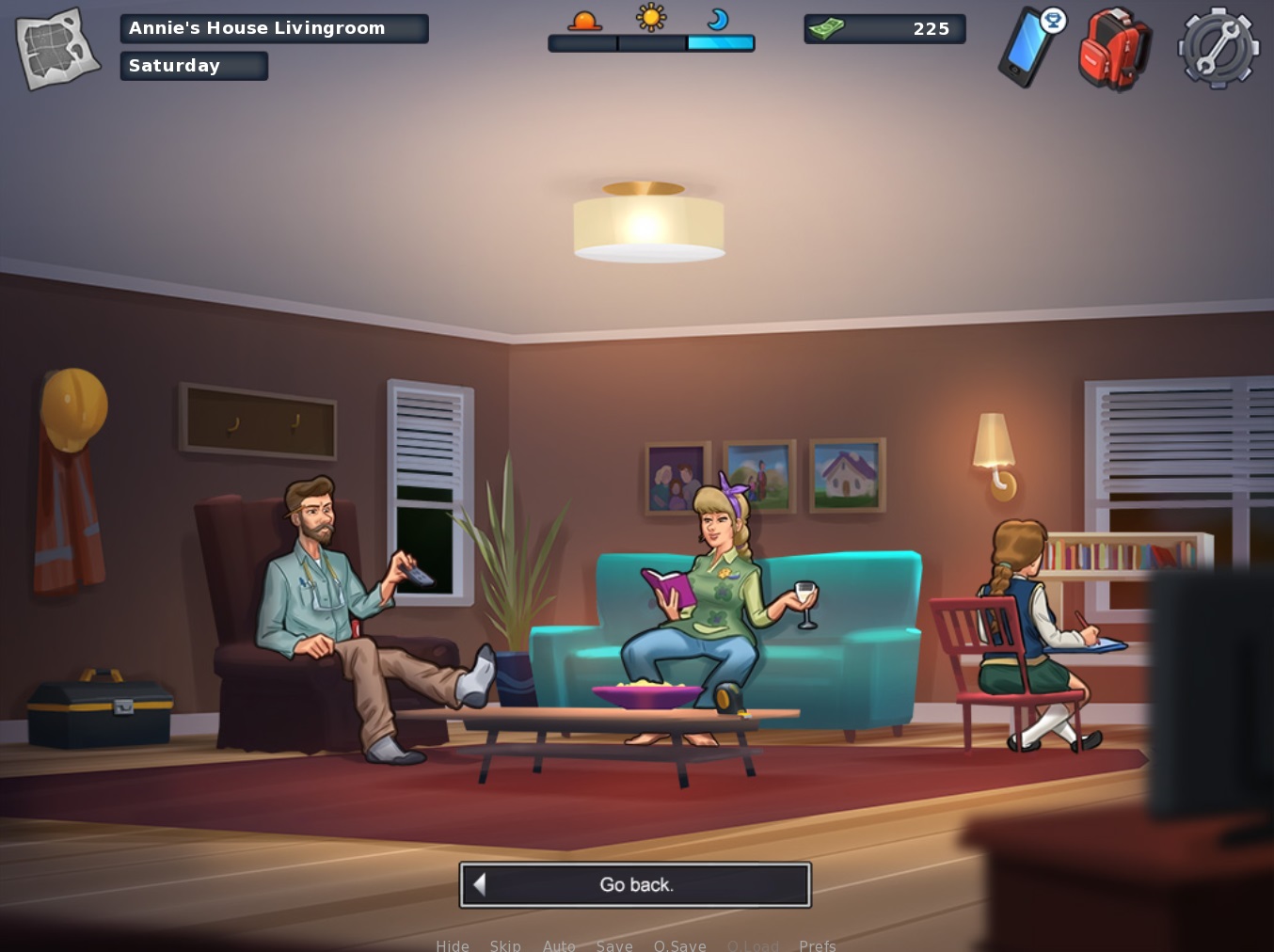The width and height of the screenshot is (1274, 952).
Task: Hide the interface with Hide
Action: pos(453,944)
